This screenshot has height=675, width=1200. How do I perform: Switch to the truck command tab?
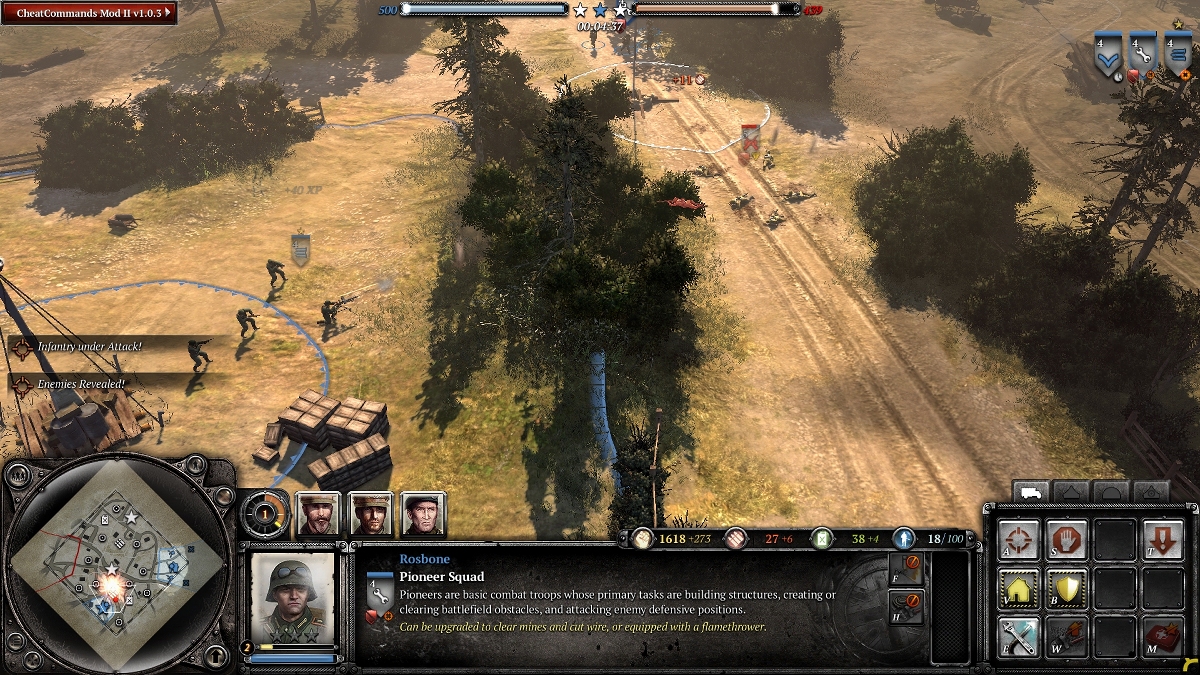[x=1030, y=492]
